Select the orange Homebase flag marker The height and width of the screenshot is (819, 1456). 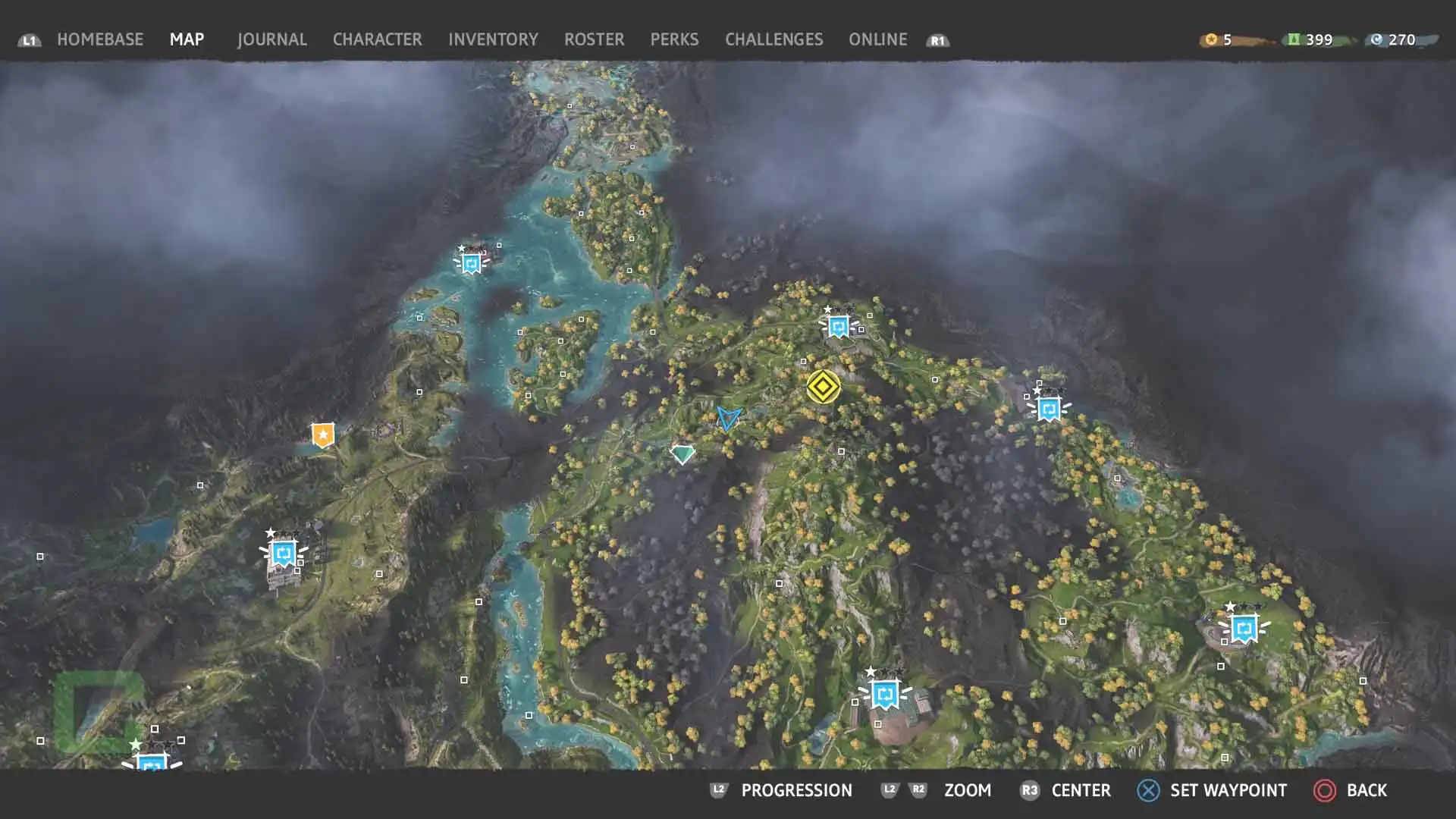coord(322,435)
